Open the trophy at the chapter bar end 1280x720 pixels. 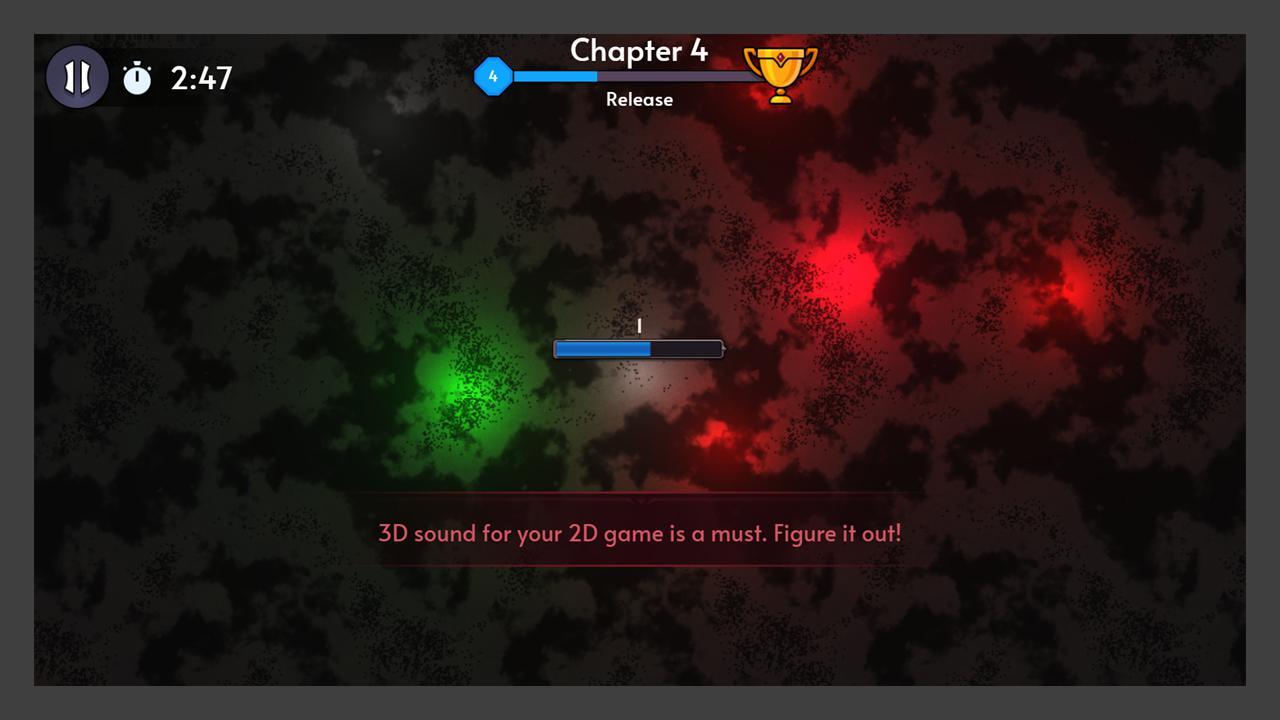coord(779,73)
